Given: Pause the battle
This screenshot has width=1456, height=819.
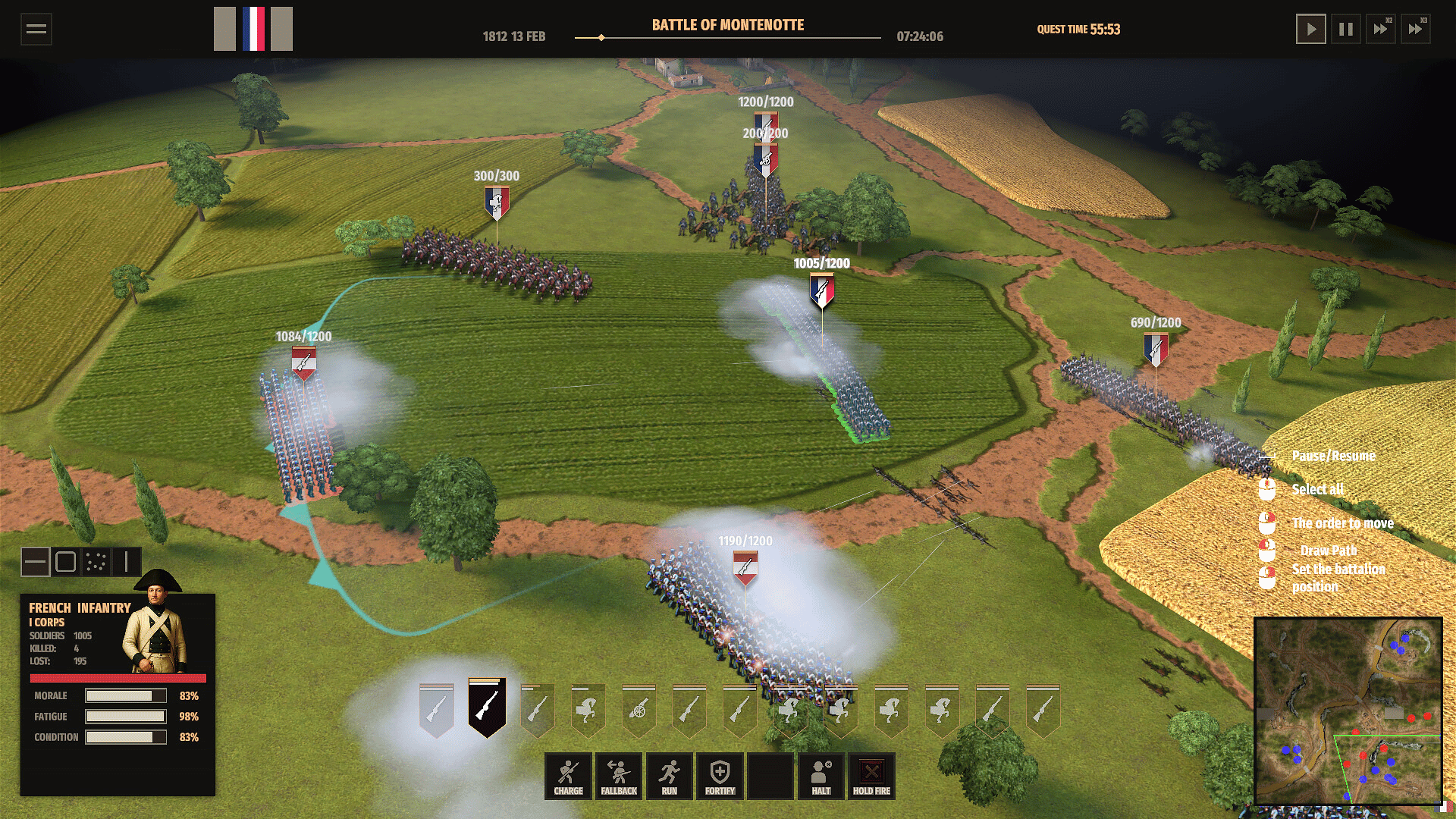Looking at the screenshot, I should 1346,30.
